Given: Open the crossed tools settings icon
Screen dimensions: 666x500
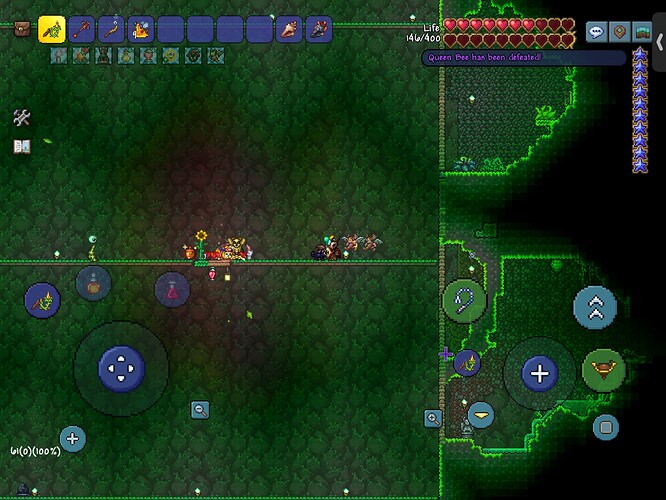Looking at the screenshot, I should (x=22, y=118).
